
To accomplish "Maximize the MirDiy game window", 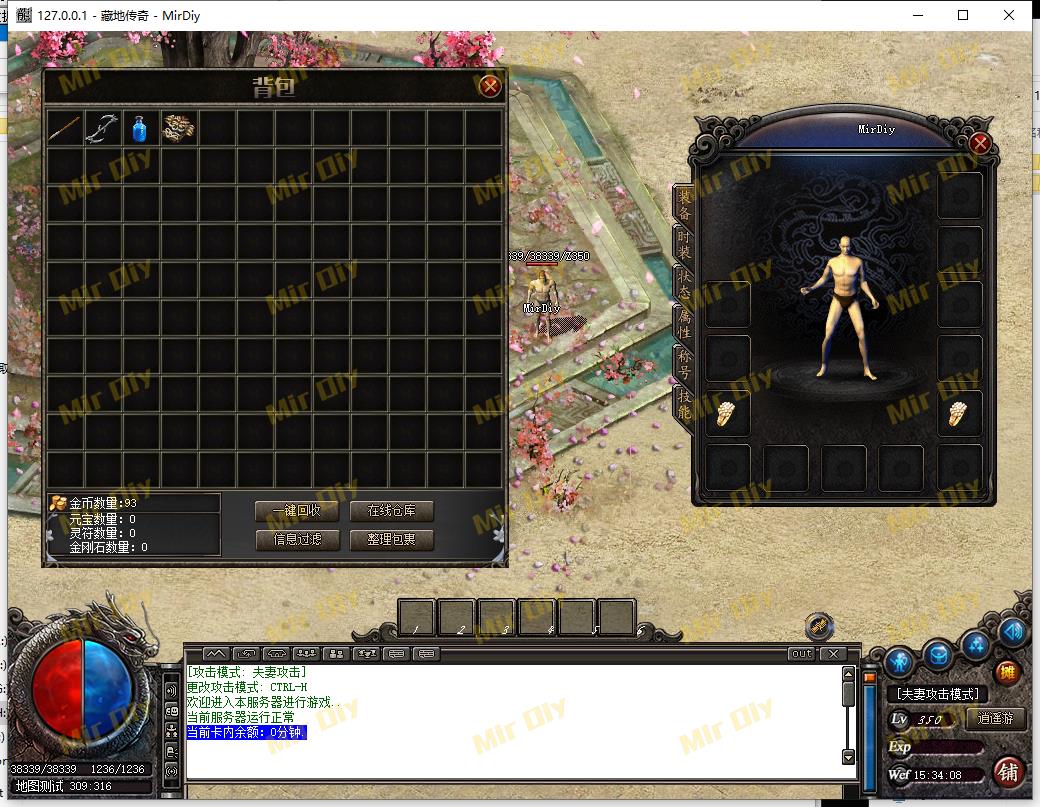I will tap(963, 15).
